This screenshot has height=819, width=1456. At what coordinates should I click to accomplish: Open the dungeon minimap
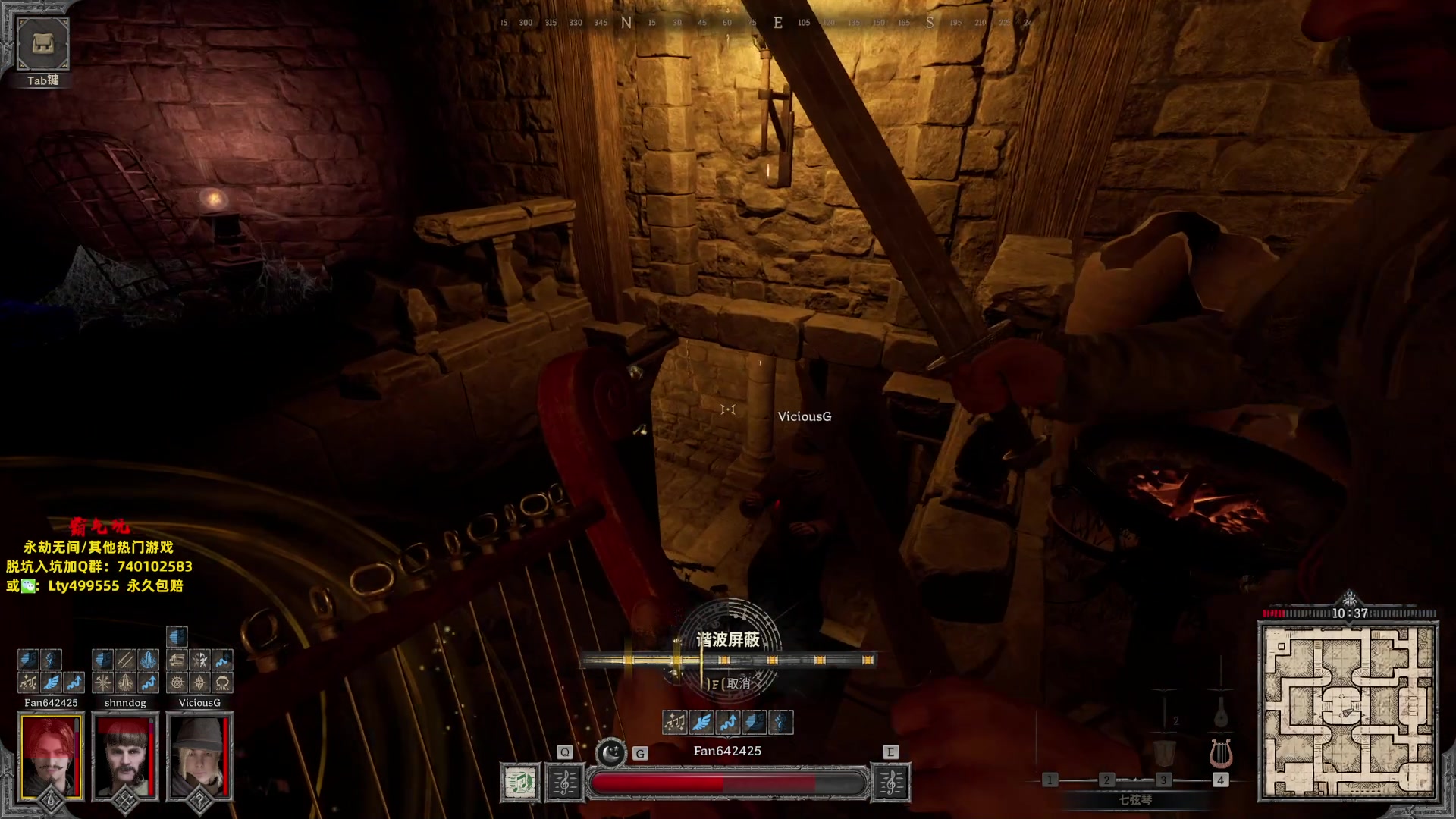pos(1348,711)
